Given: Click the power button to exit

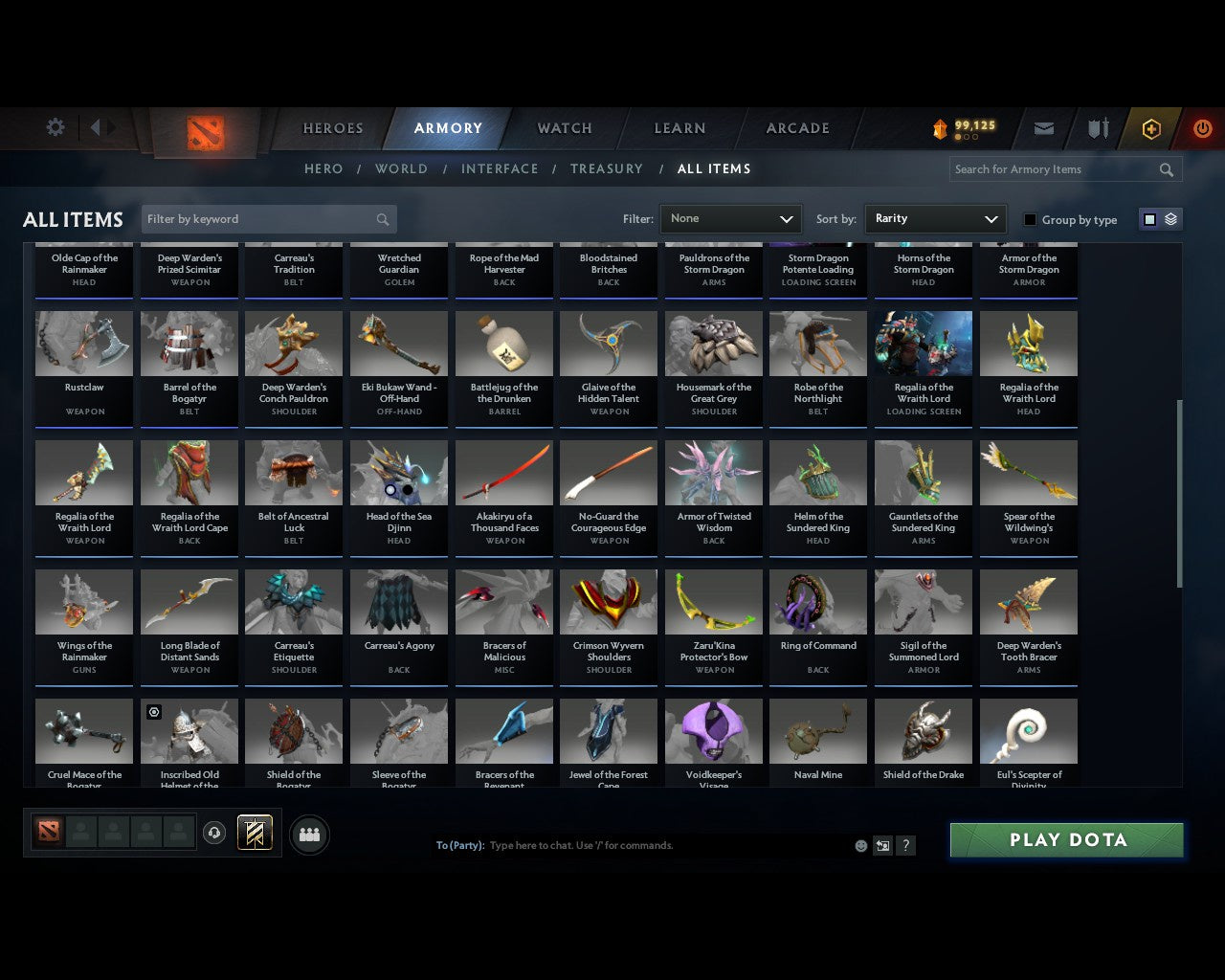Looking at the screenshot, I should tap(1202, 128).
